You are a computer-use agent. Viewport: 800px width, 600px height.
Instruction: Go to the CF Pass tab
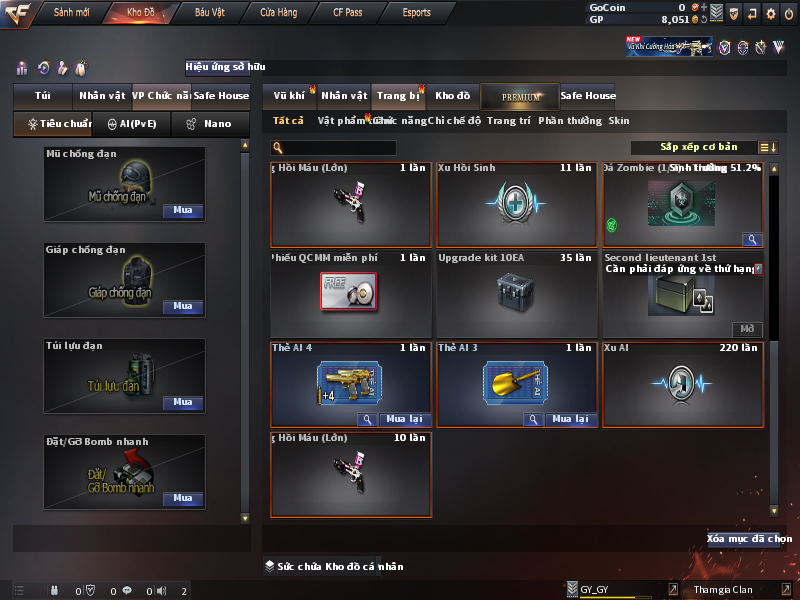[x=349, y=13]
